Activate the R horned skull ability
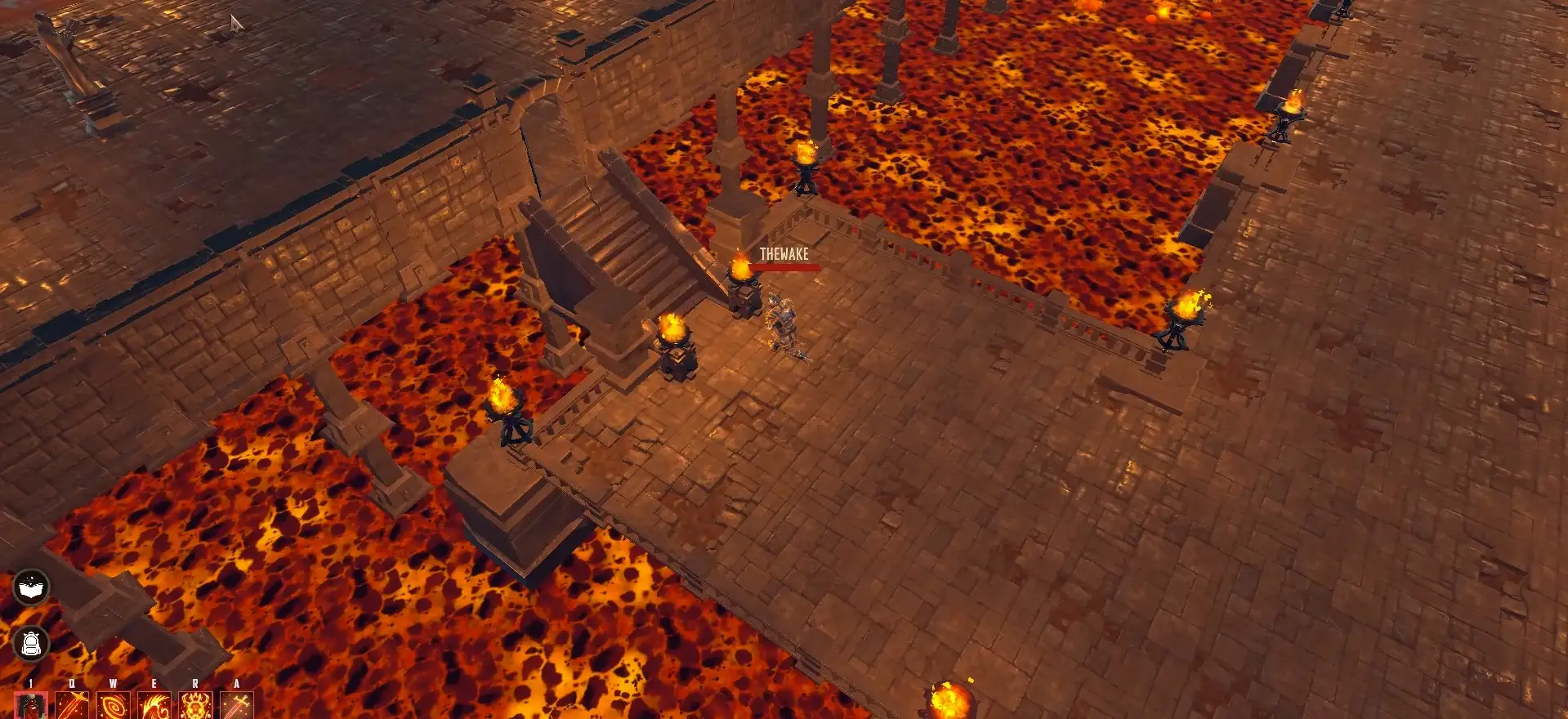Screen dimensions: 1568x719 [195, 706]
